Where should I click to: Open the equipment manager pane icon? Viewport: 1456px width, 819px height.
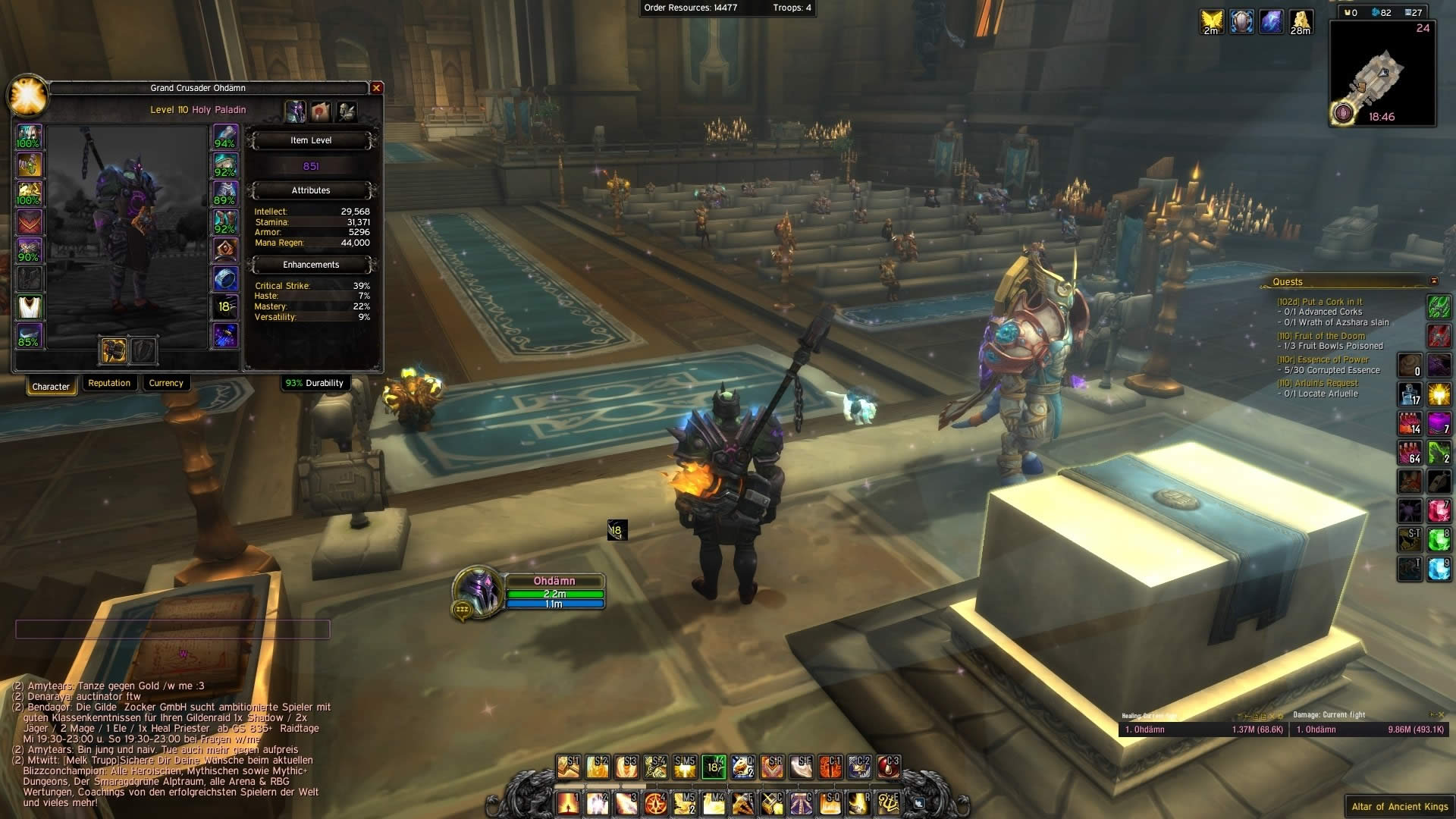pos(347,111)
